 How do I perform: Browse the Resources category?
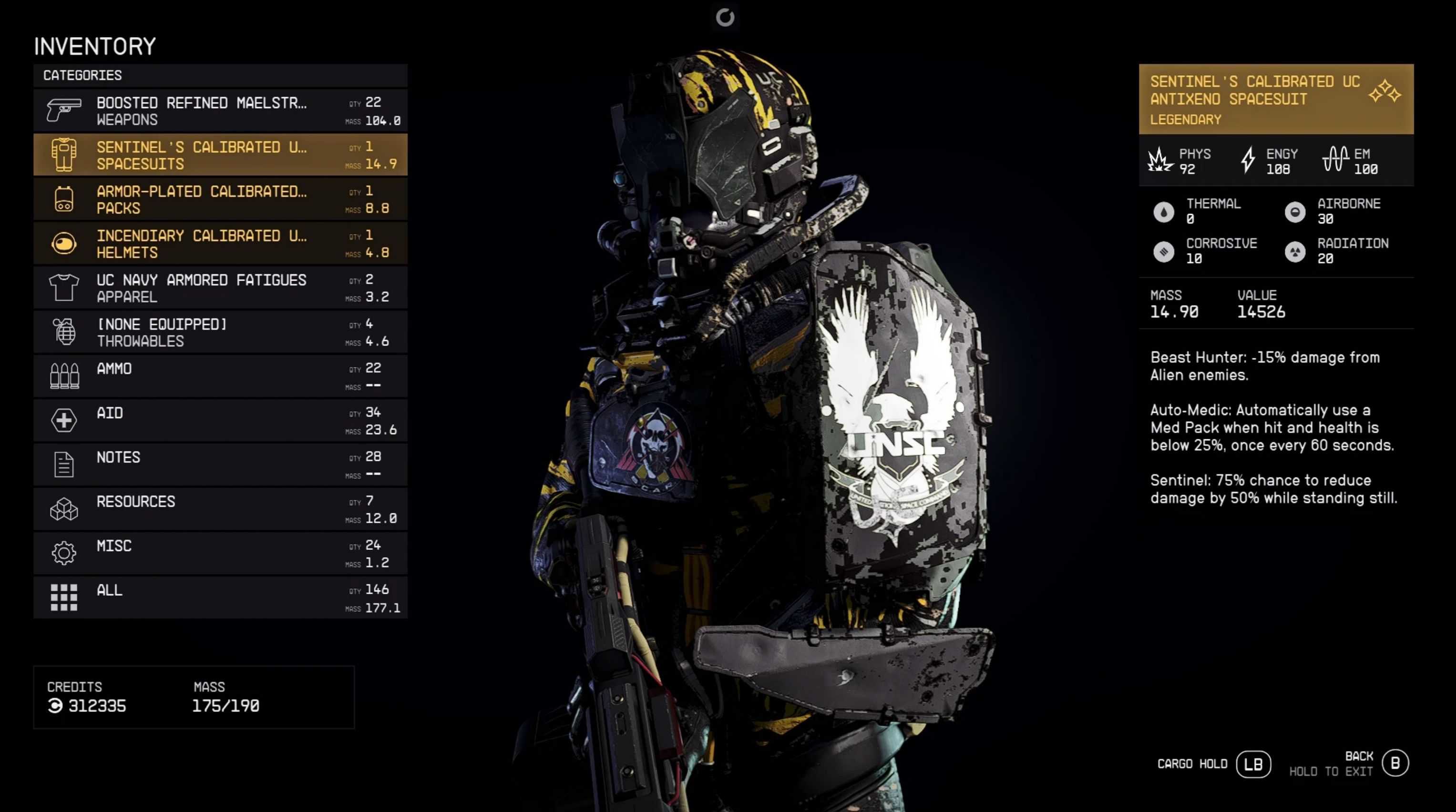point(220,509)
